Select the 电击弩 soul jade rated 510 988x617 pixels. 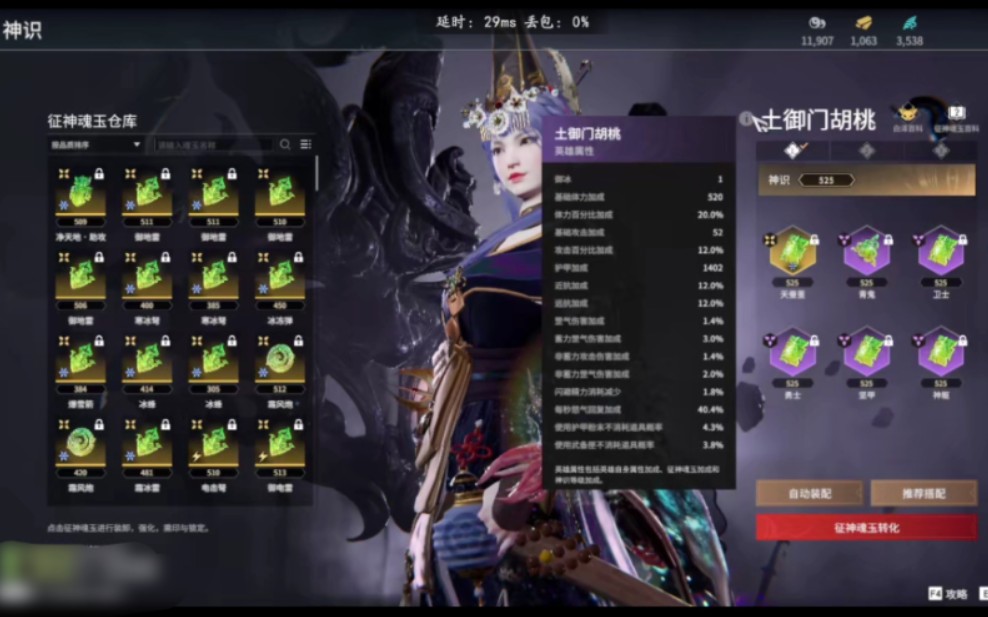click(213, 441)
